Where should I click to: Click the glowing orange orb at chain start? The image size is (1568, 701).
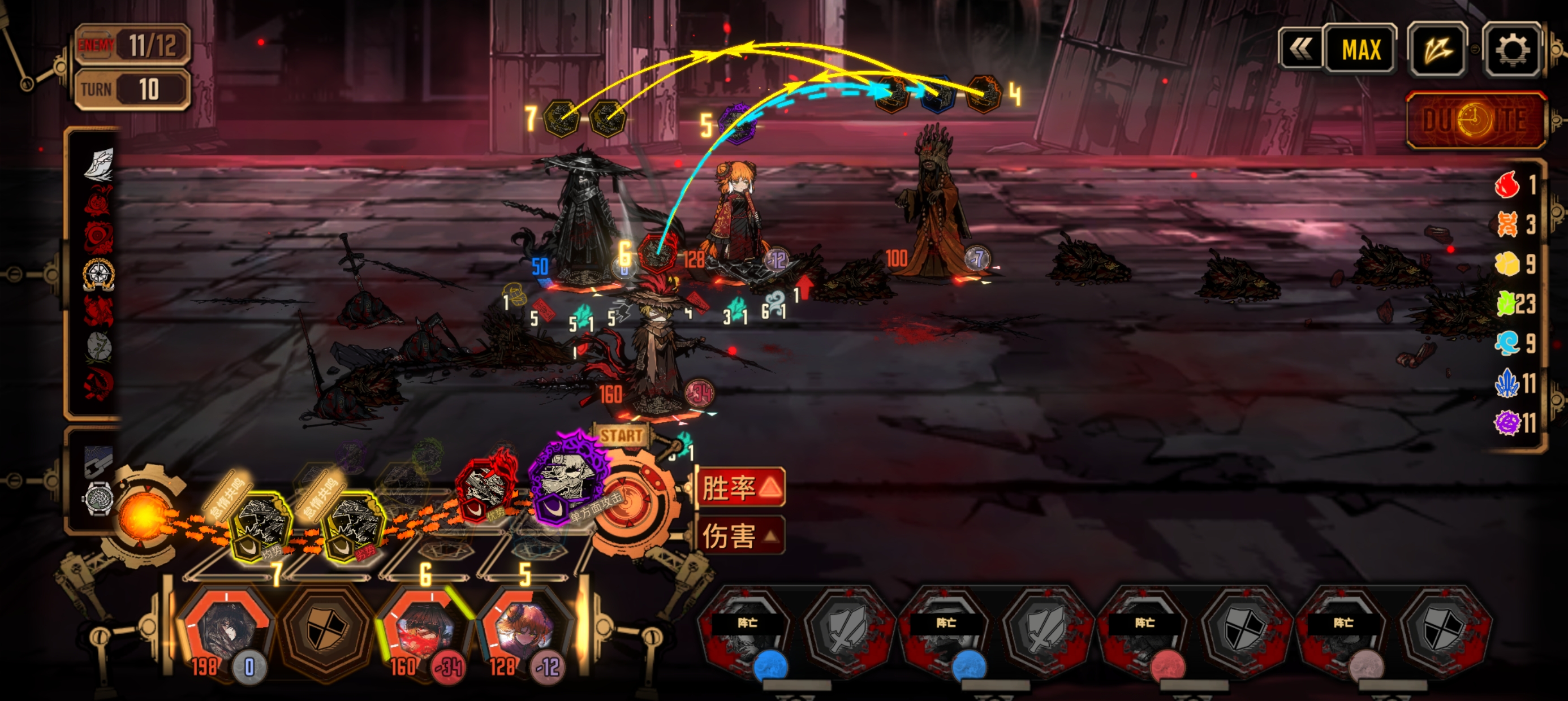(x=144, y=517)
